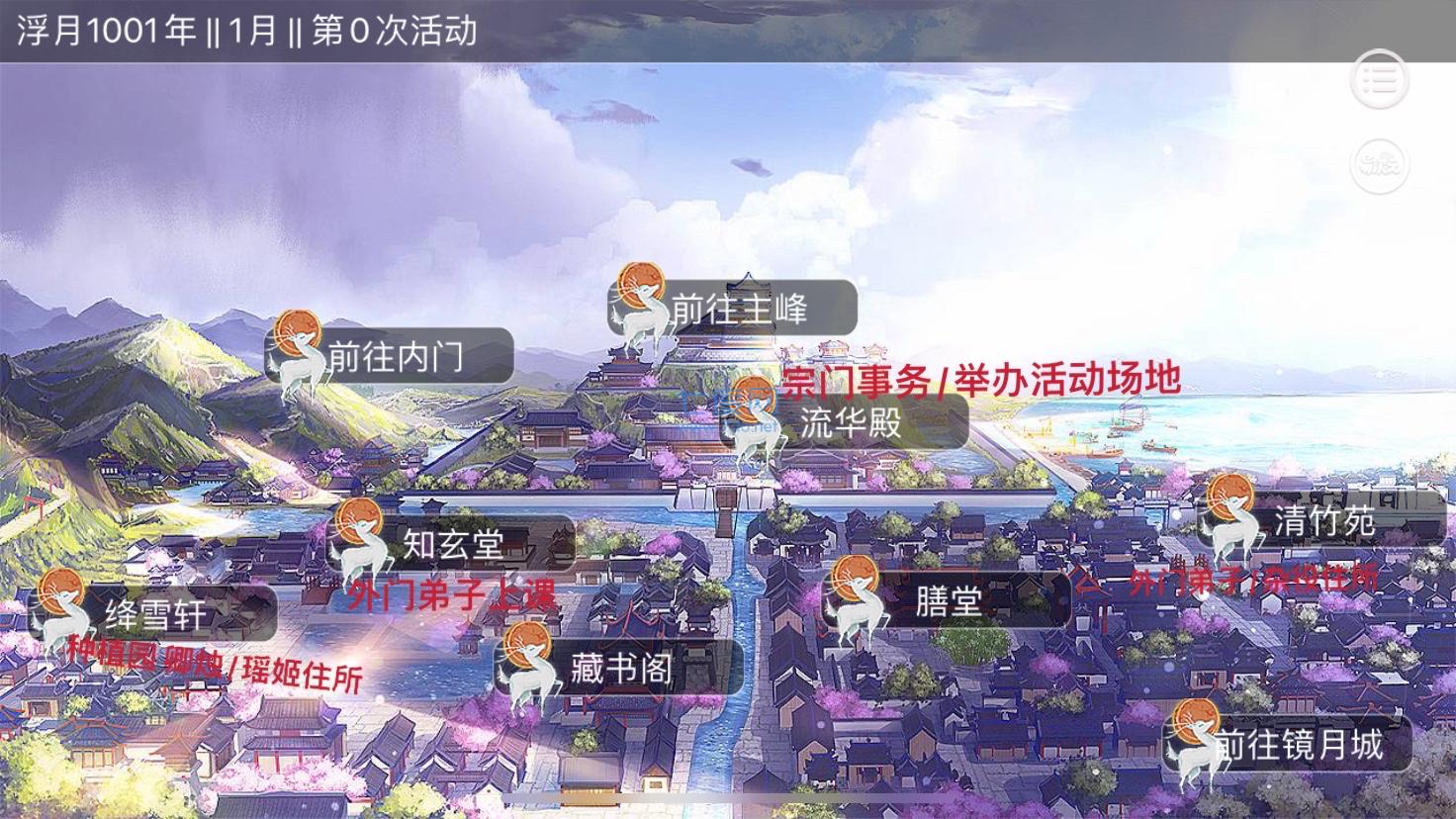Travel to 前往主峰 main peak
This screenshot has height=819, width=1456.
740,310
